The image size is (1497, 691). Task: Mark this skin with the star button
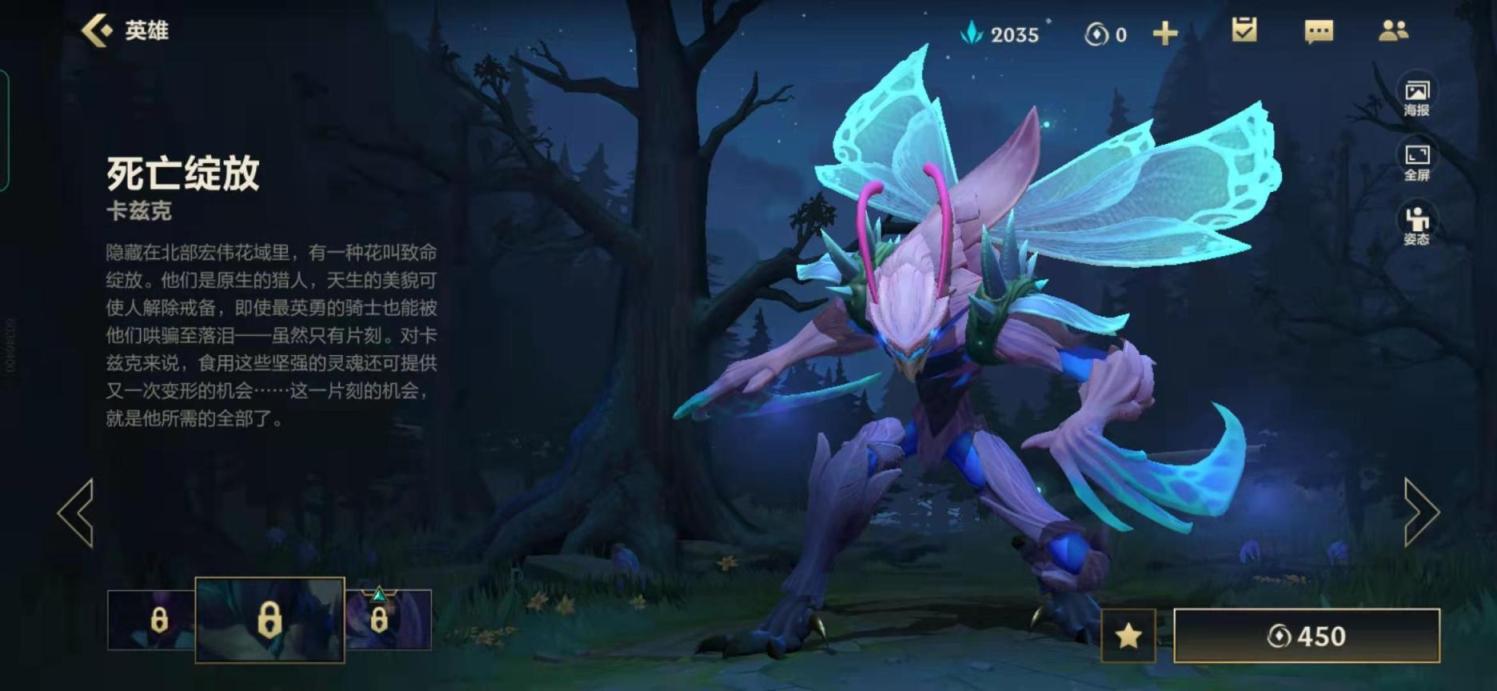1128,636
